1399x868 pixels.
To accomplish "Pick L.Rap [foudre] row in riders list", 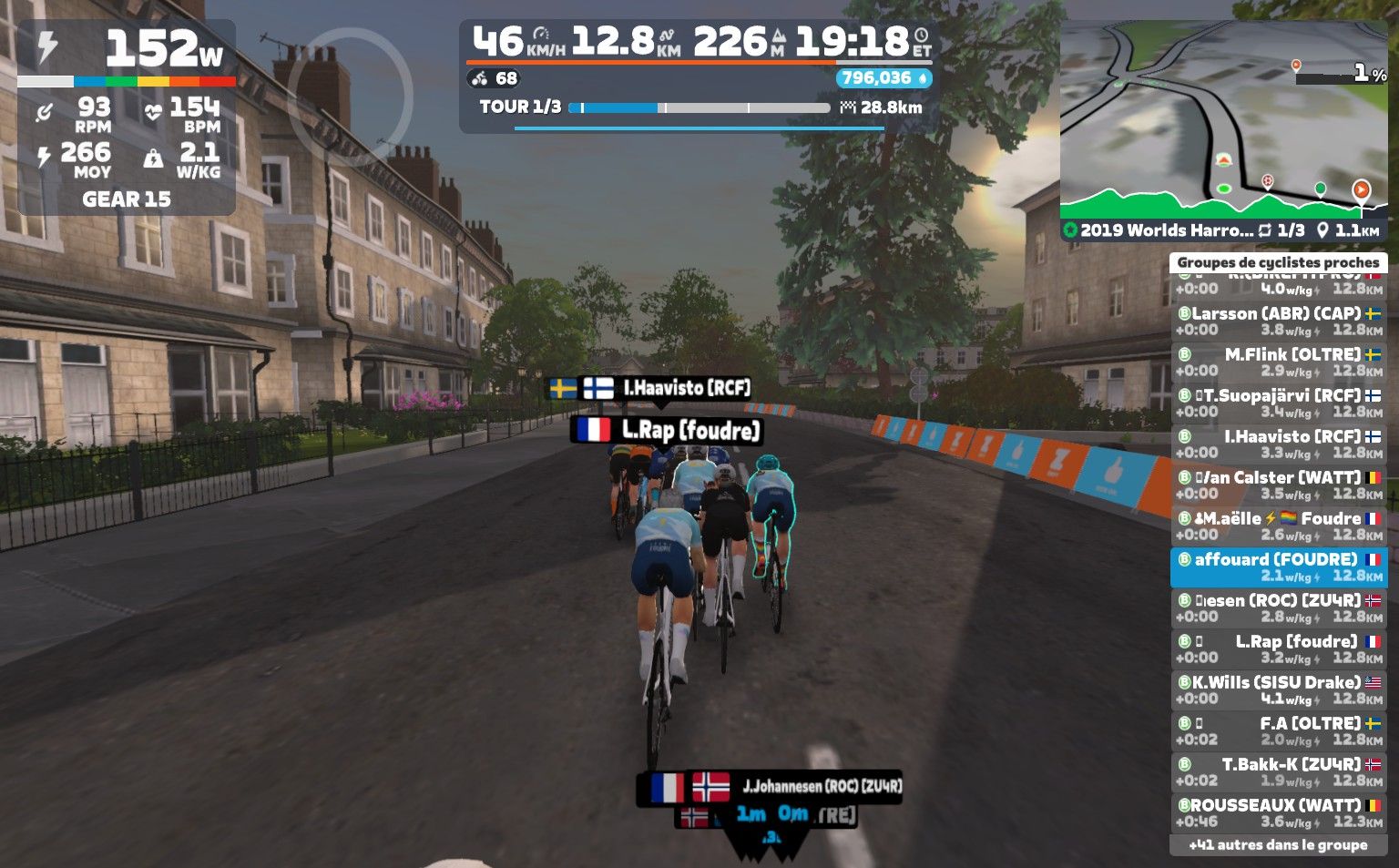I will [x=1278, y=648].
